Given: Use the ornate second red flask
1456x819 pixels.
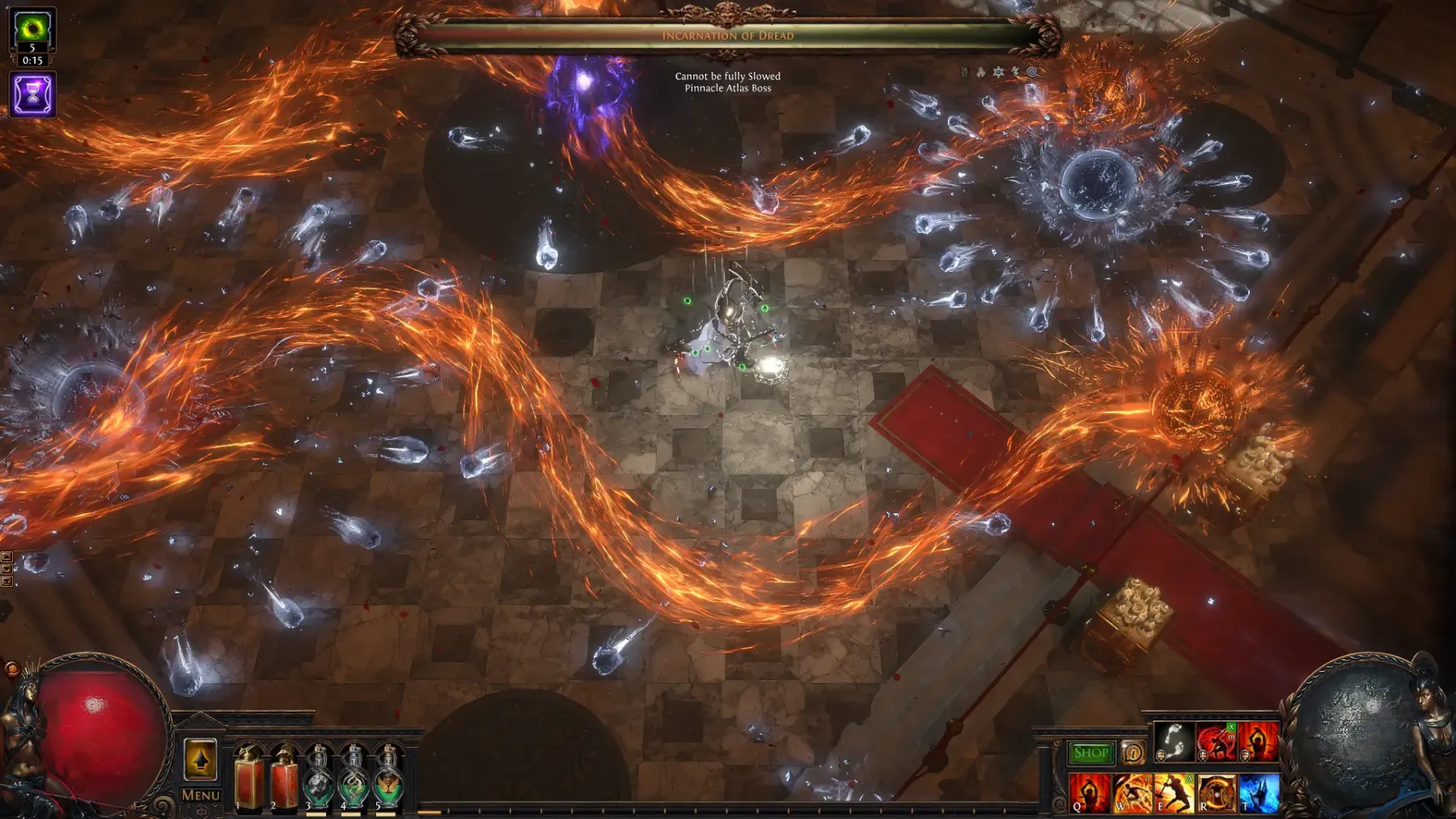Looking at the screenshot, I should 284,779.
